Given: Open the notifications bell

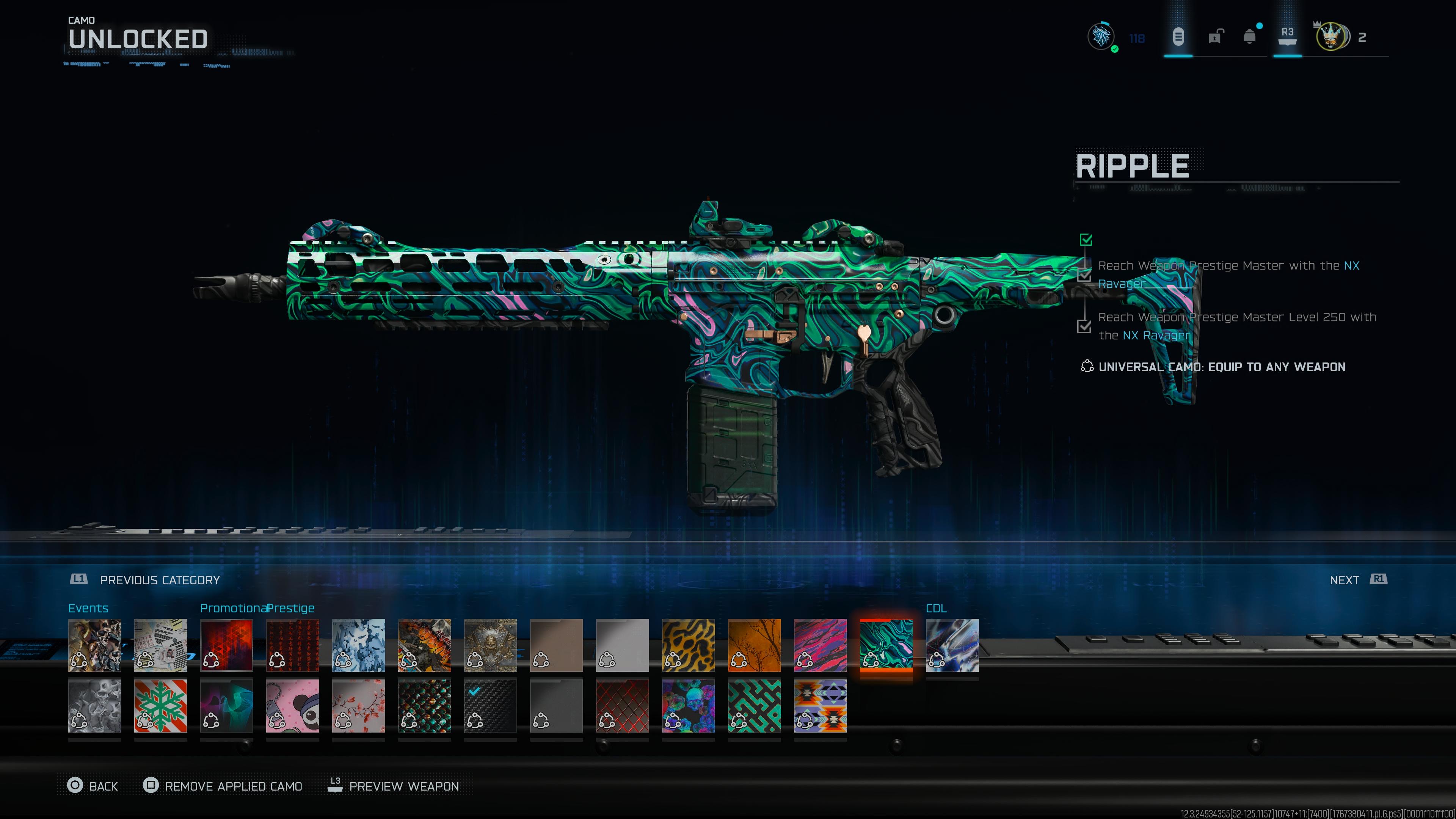Looking at the screenshot, I should click(1250, 37).
